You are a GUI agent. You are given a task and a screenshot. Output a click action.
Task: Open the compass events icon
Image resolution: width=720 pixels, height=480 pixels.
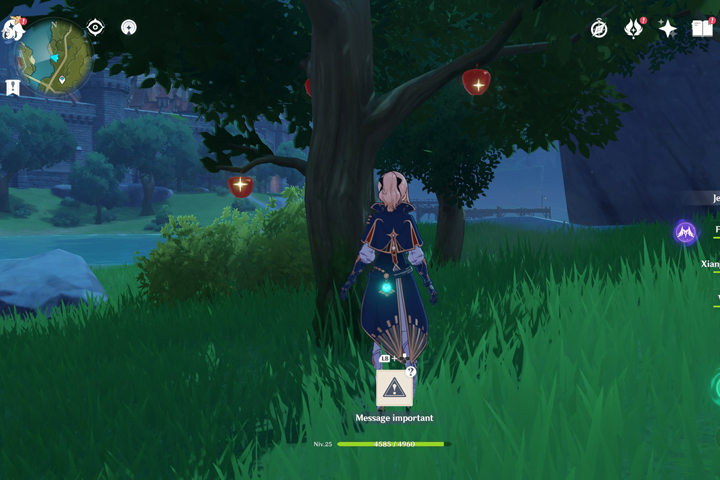click(x=599, y=29)
